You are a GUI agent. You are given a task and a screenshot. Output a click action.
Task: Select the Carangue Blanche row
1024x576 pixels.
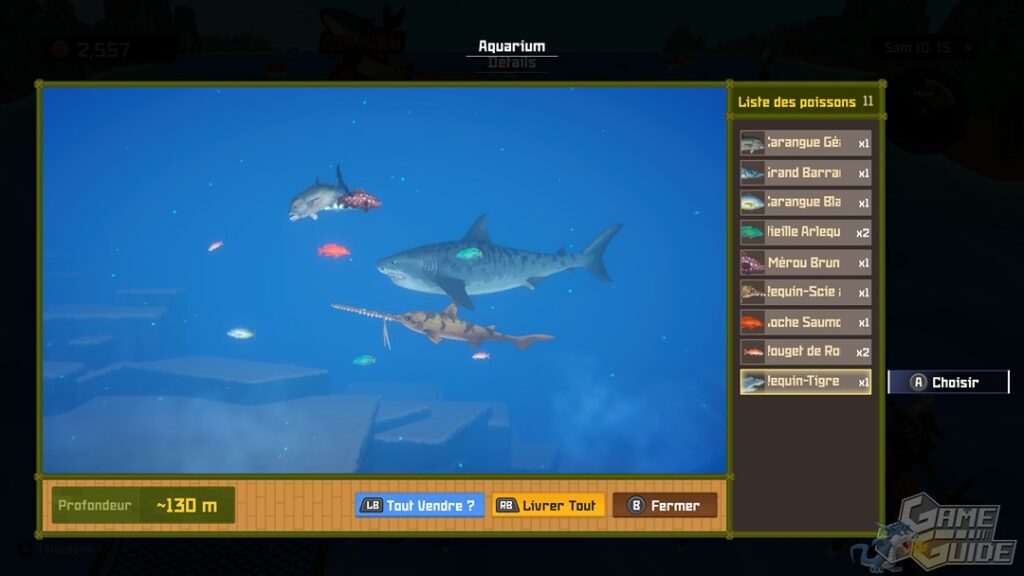pyautogui.click(x=805, y=202)
